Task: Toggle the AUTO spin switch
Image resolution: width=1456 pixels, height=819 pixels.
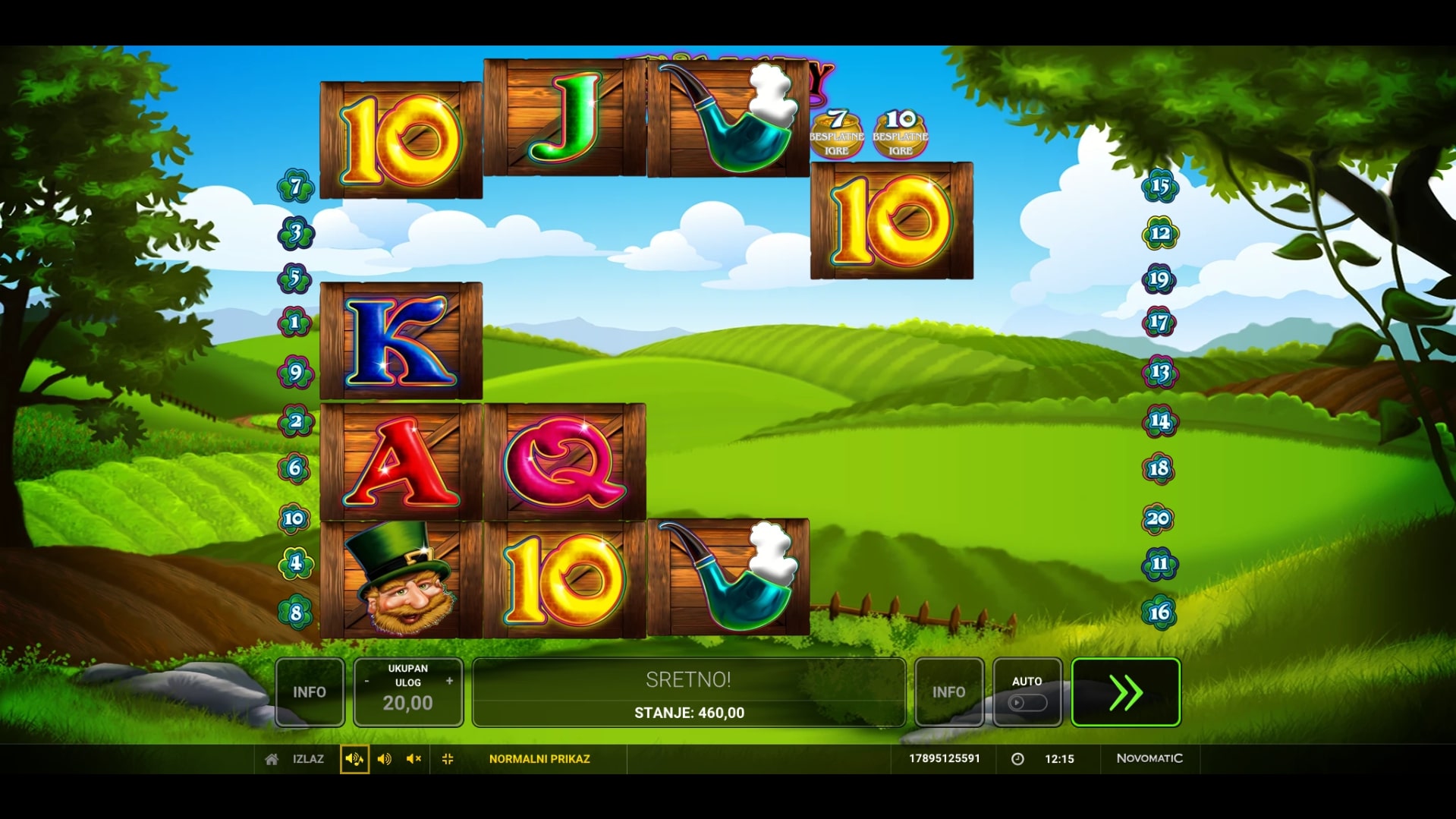Action: pyautogui.click(x=1027, y=702)
